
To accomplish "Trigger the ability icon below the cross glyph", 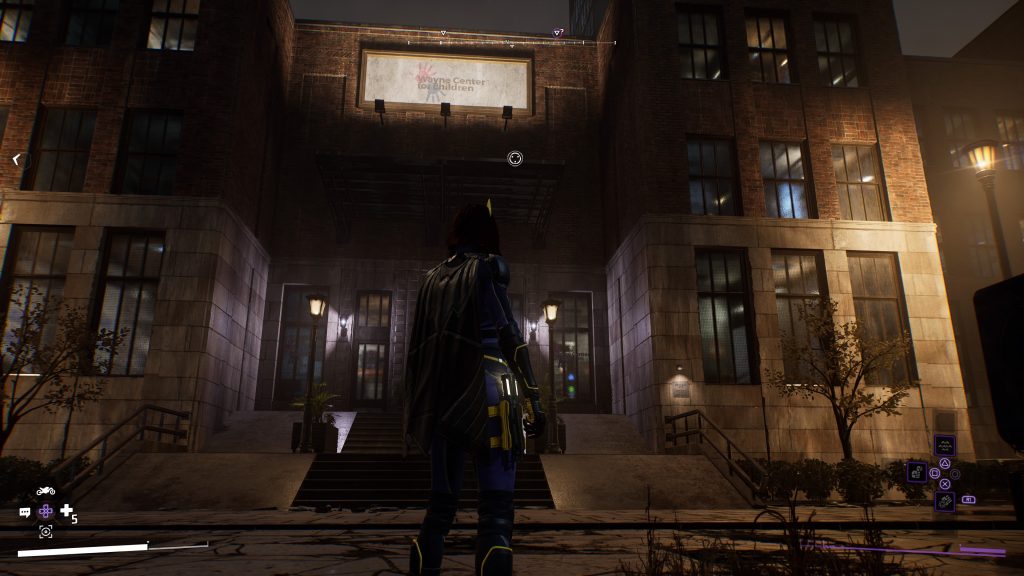I will (x=944, y=500).
